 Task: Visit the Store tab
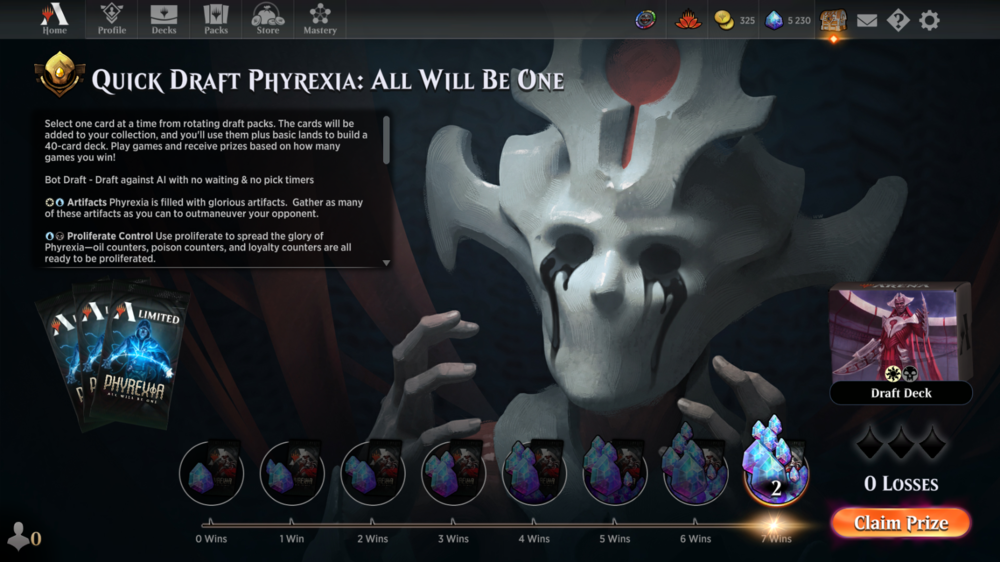point(268,19)
